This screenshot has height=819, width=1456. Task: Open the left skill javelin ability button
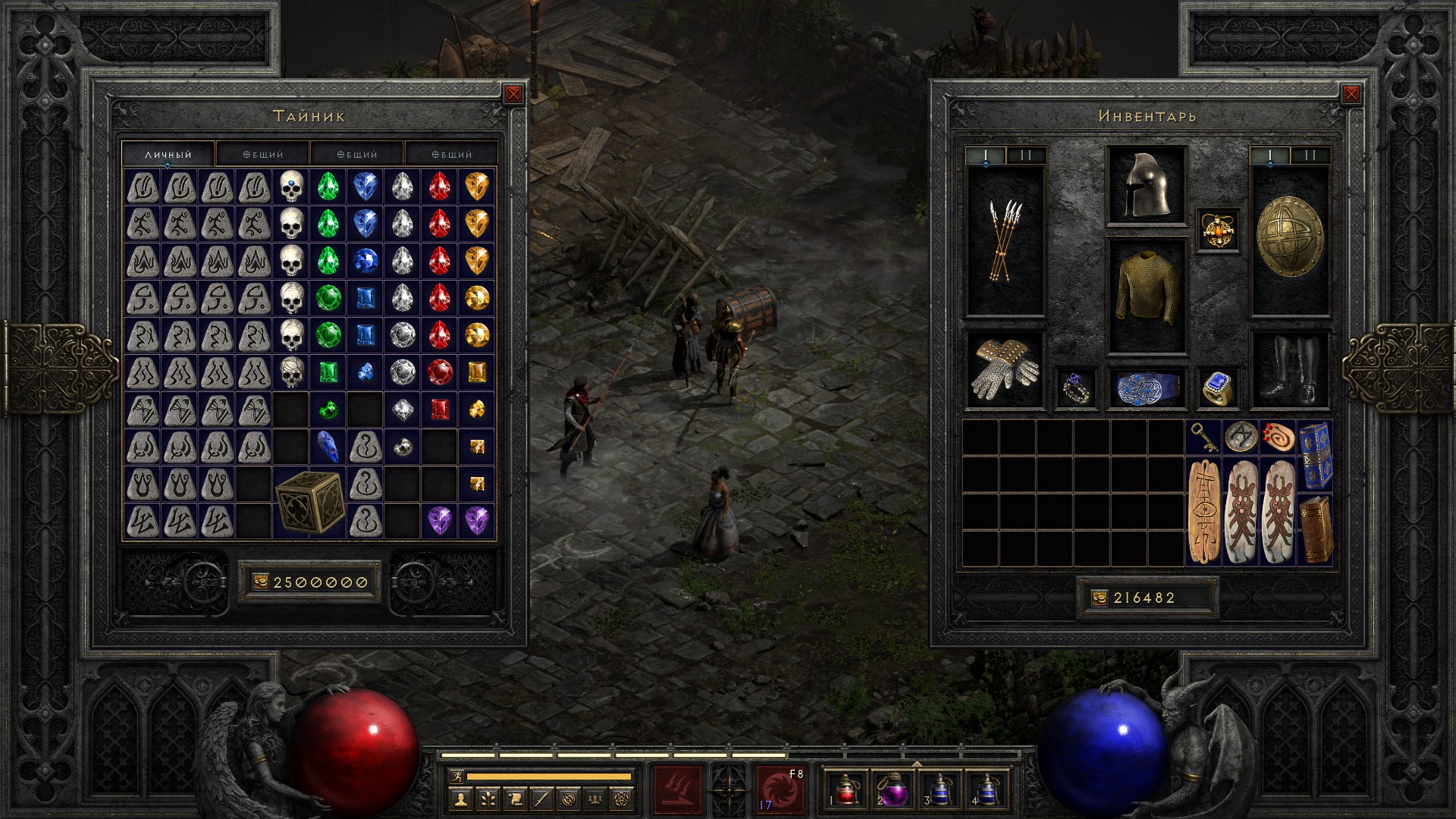click(678, 789)
